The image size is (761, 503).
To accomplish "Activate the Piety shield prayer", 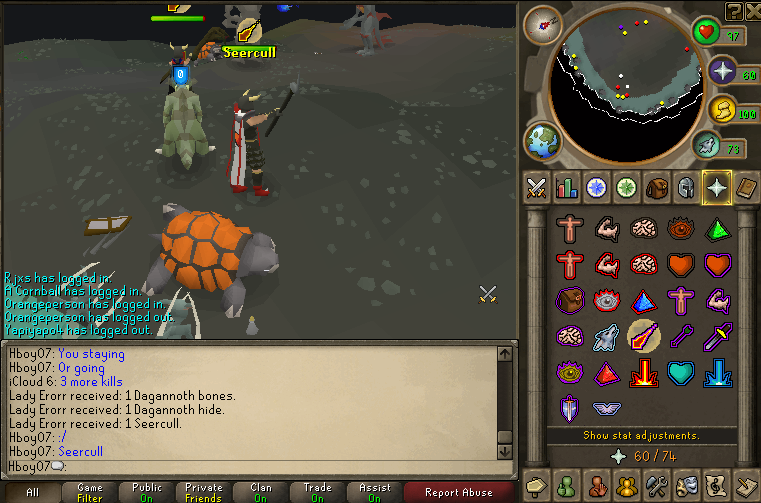I will [x=570, y=409].
